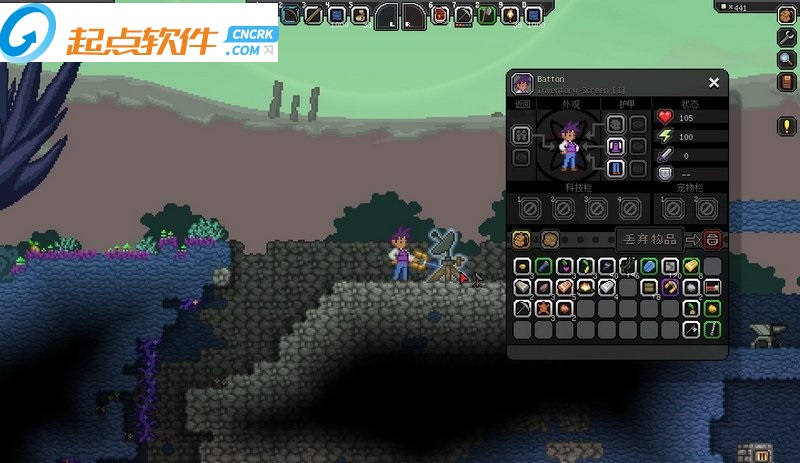The image size is (800, 463).
Task: Close the inventory window
Action: pos(714,83)
